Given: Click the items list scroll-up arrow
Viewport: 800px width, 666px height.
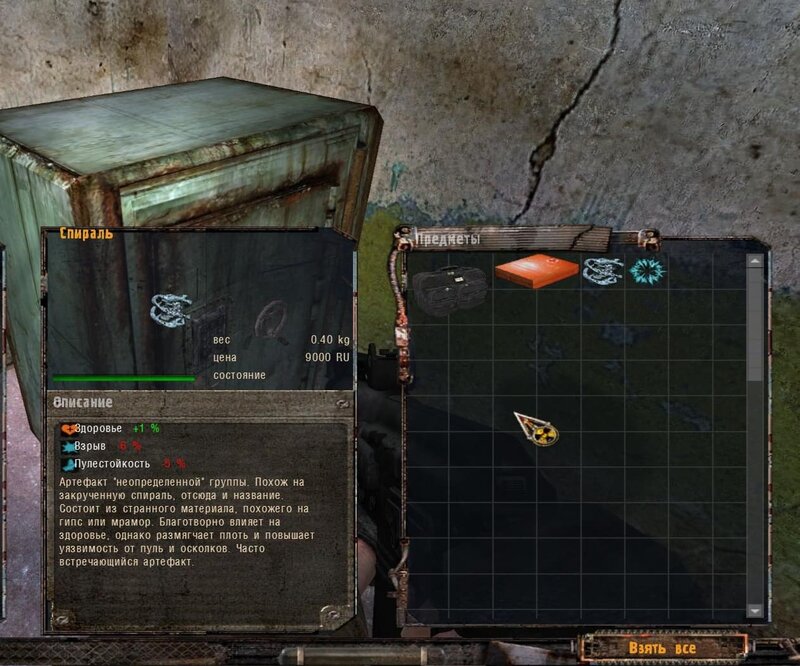Looking at the screenshot, I should point(755,261).
